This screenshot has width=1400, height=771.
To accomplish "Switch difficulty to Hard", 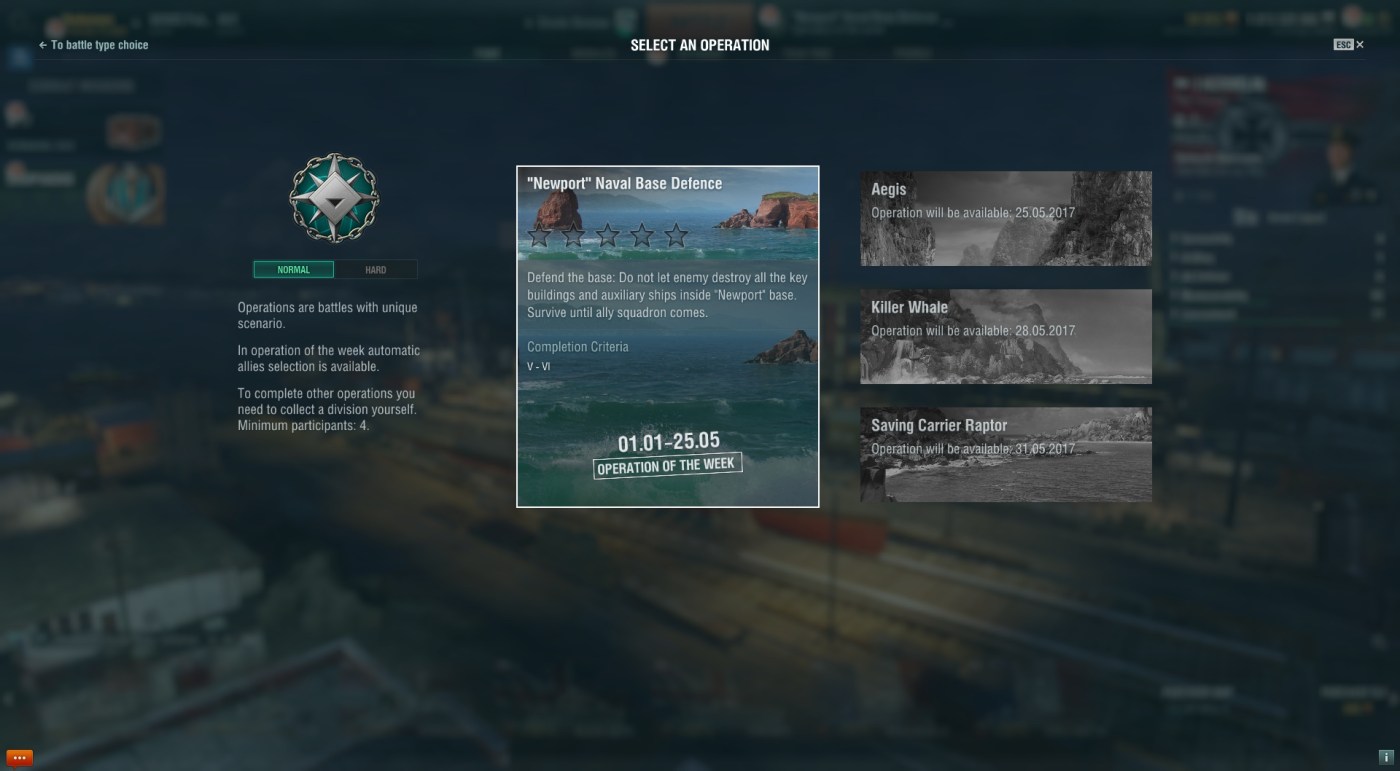I will click(376, 270).
